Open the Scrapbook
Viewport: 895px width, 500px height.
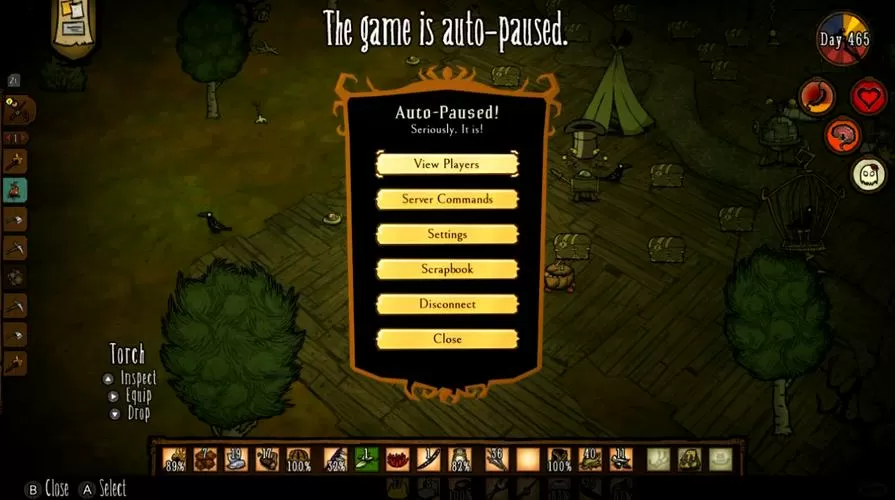pos(447,269)
